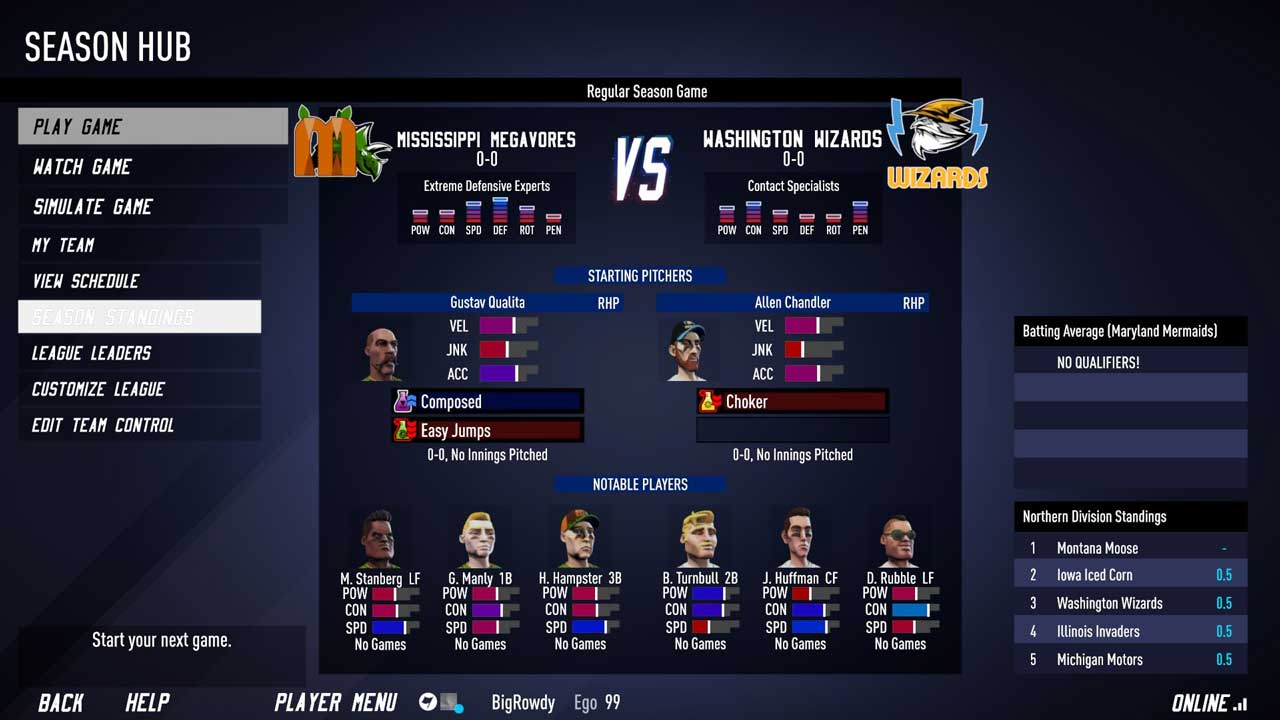Viewport: 1280px width, 720px height.
Task: Click Simulate Game
Action: [x=152, y=206]
